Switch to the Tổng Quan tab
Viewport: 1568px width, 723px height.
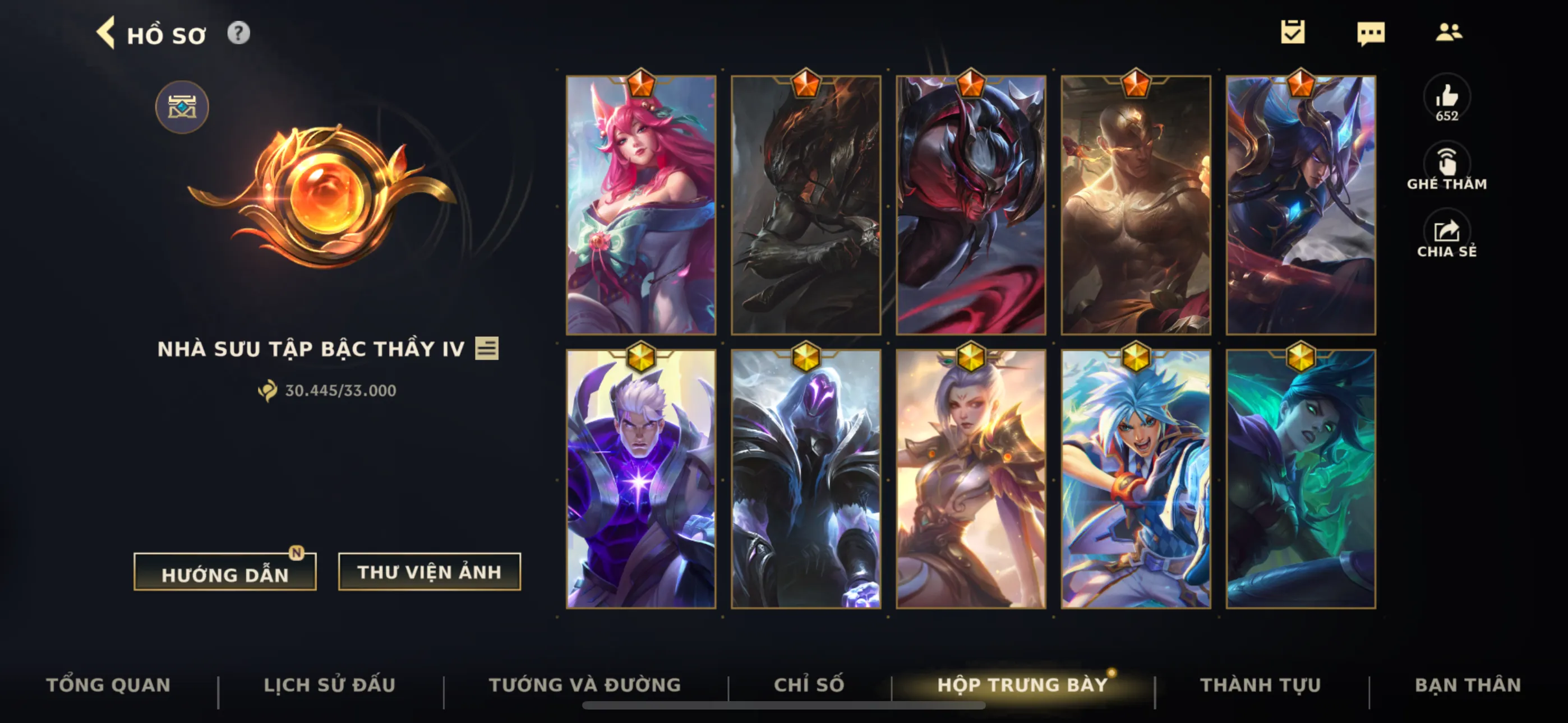(x=108, y=685)
